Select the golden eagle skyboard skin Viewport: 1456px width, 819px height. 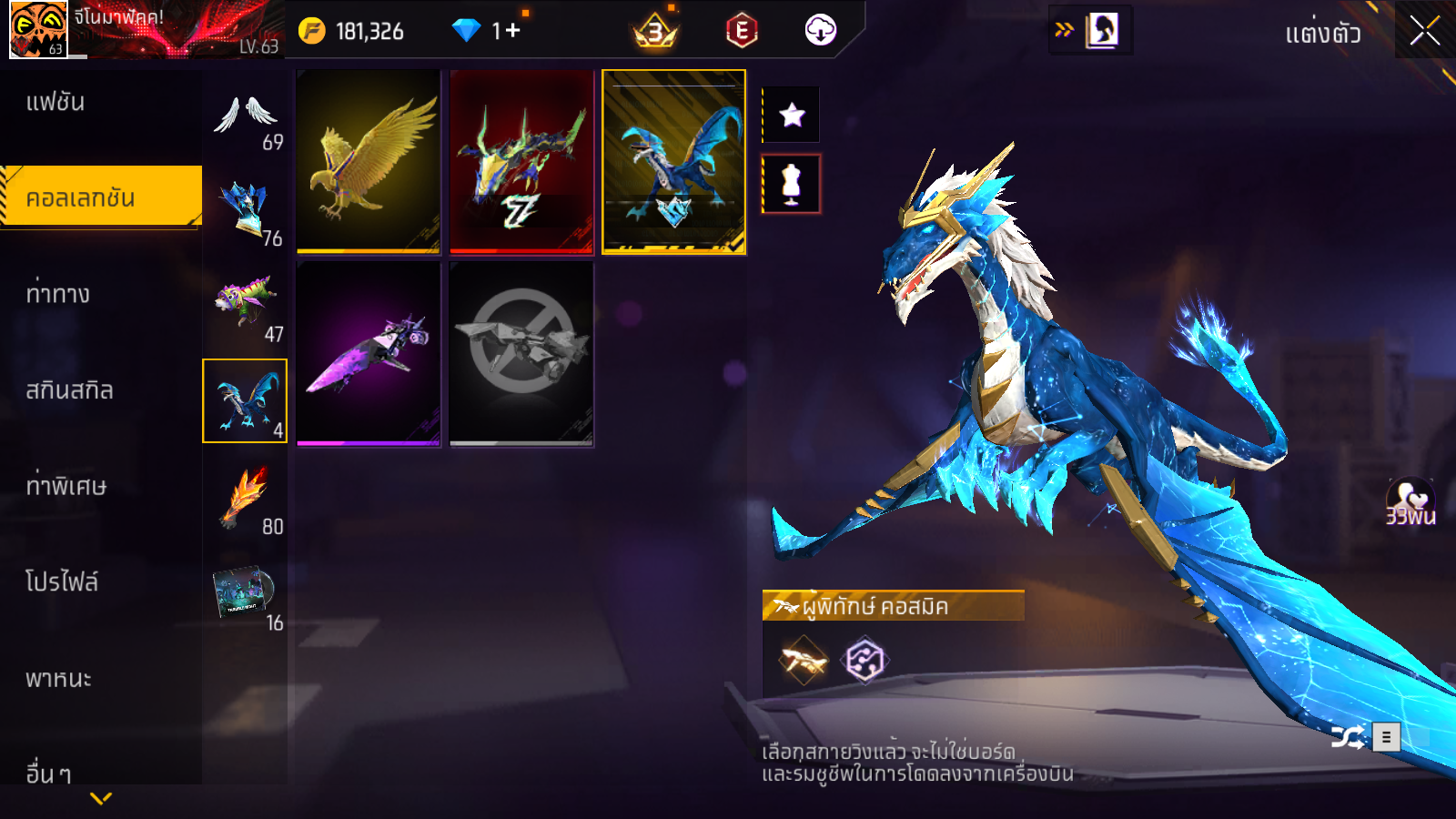point(369,161)
